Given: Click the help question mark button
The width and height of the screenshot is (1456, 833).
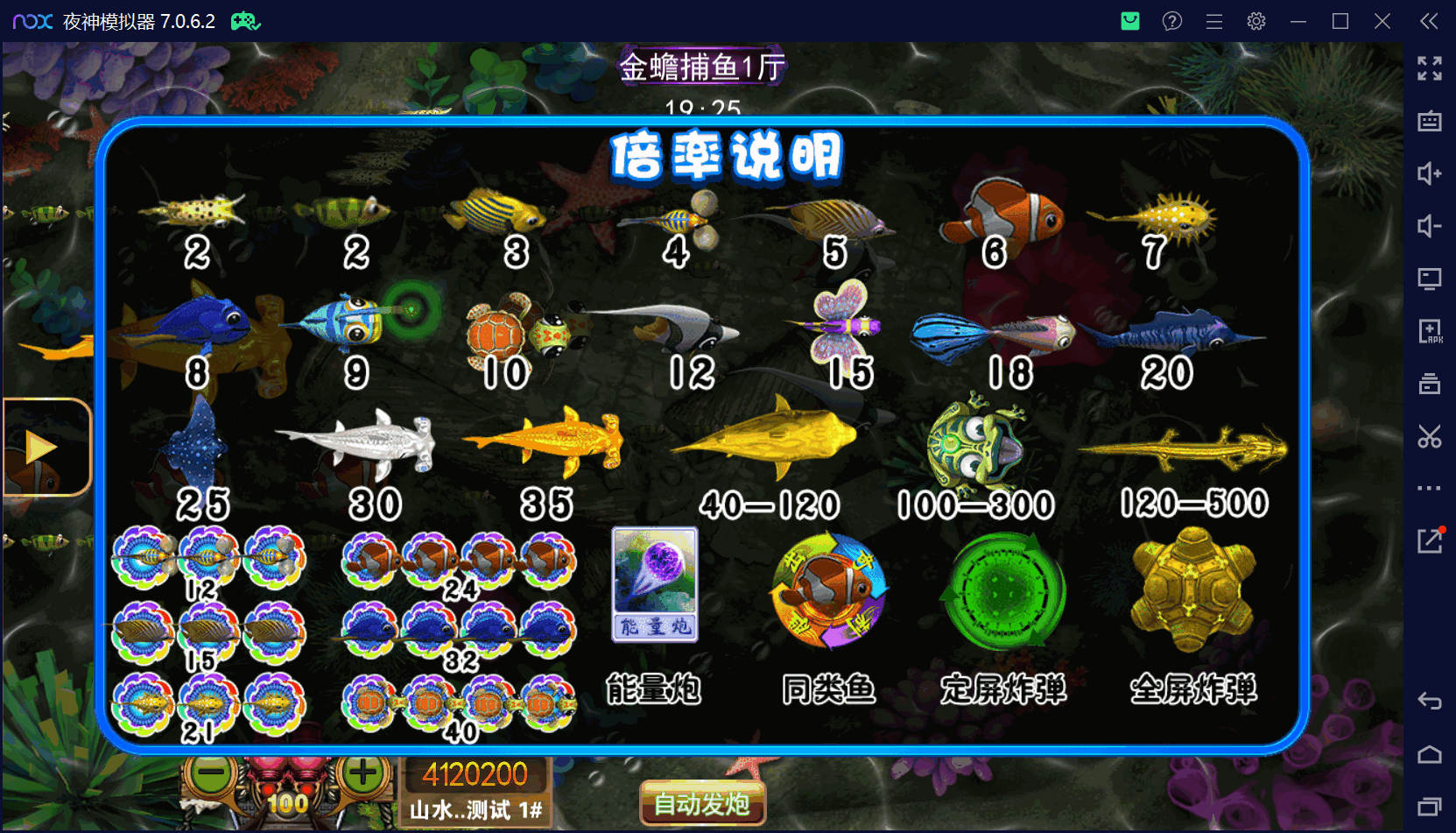Looking at the screenshot, I should click(x=1171, y=21).
